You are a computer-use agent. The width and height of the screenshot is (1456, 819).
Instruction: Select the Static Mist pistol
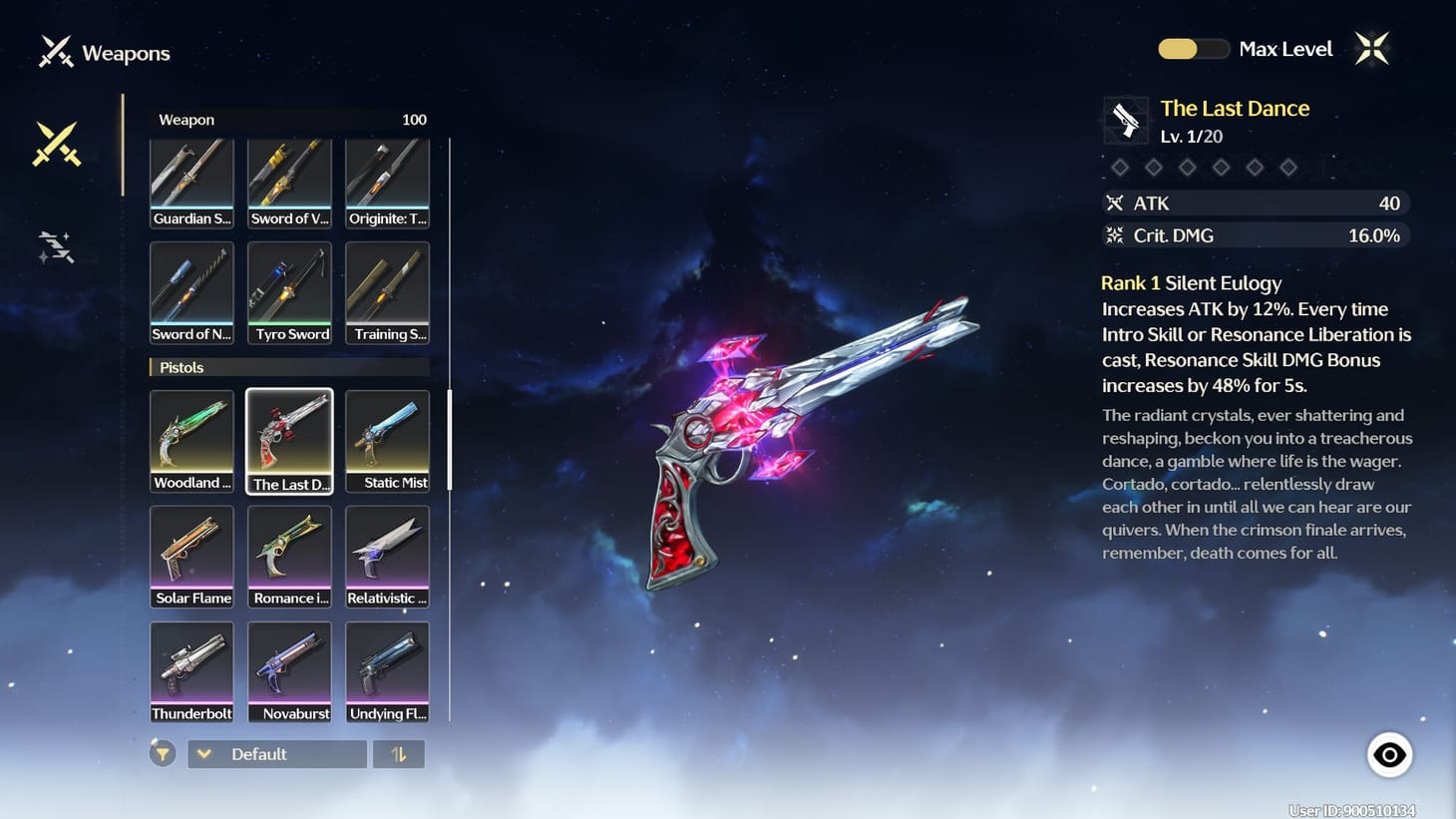pos(387,439)
